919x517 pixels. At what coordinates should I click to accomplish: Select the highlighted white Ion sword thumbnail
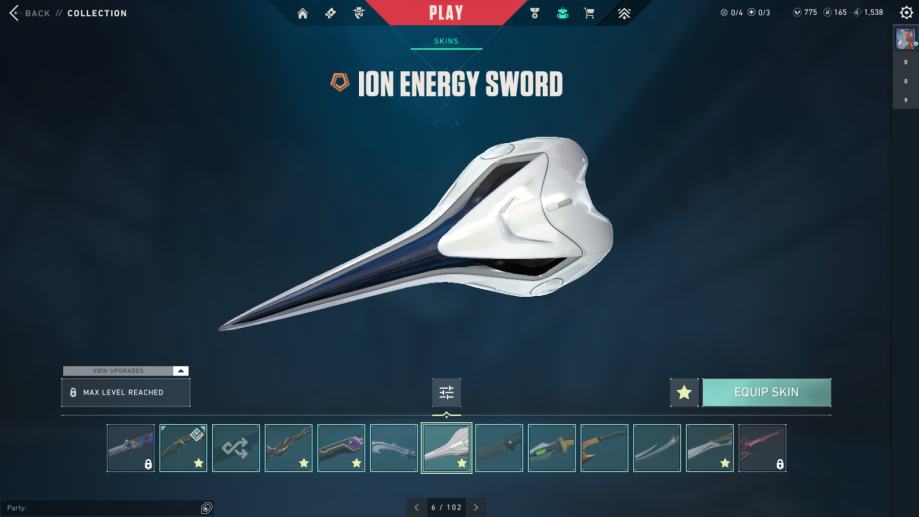[x=447, y=447]
